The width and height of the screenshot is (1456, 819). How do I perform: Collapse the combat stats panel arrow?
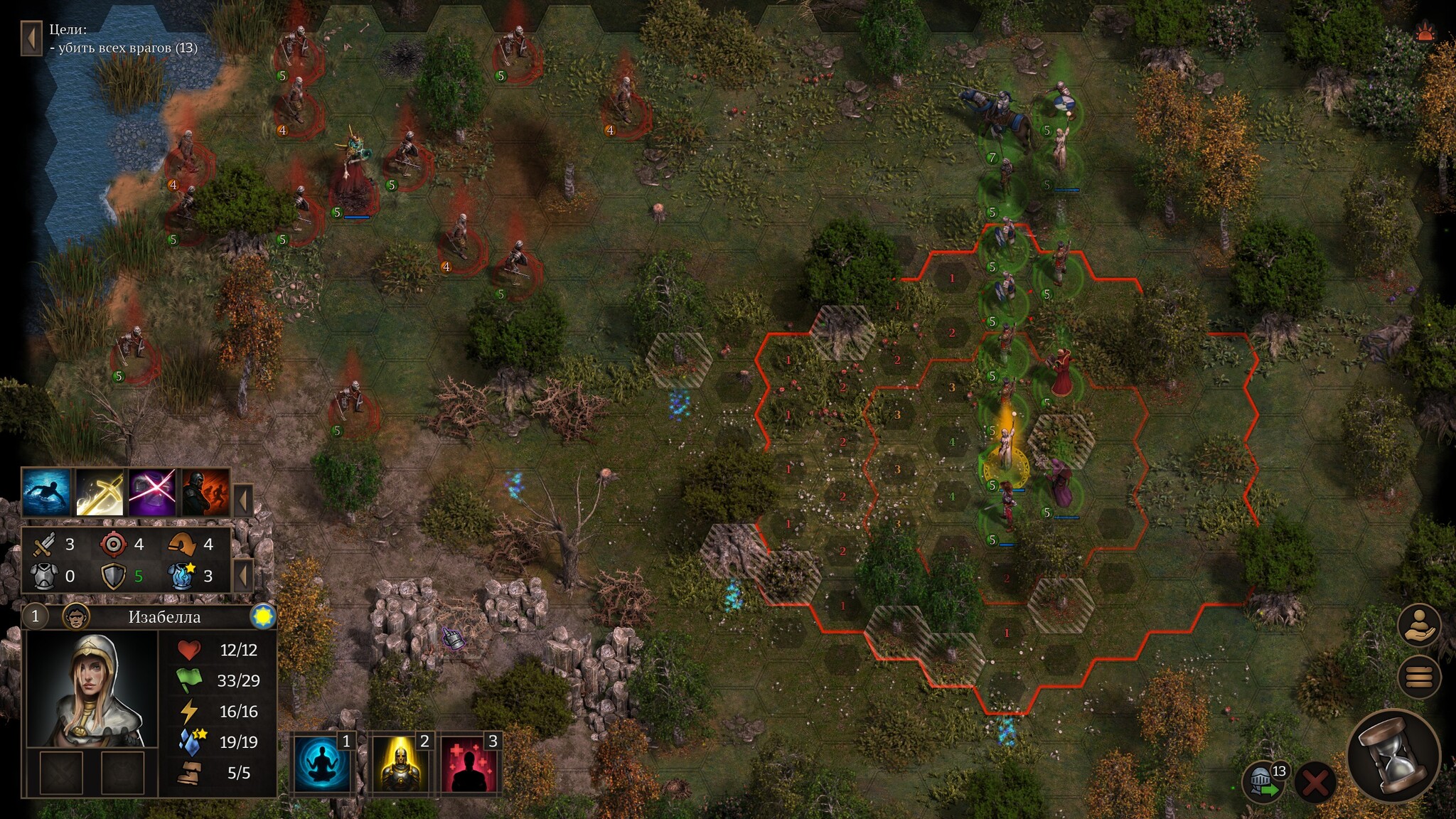click(243, 574)
